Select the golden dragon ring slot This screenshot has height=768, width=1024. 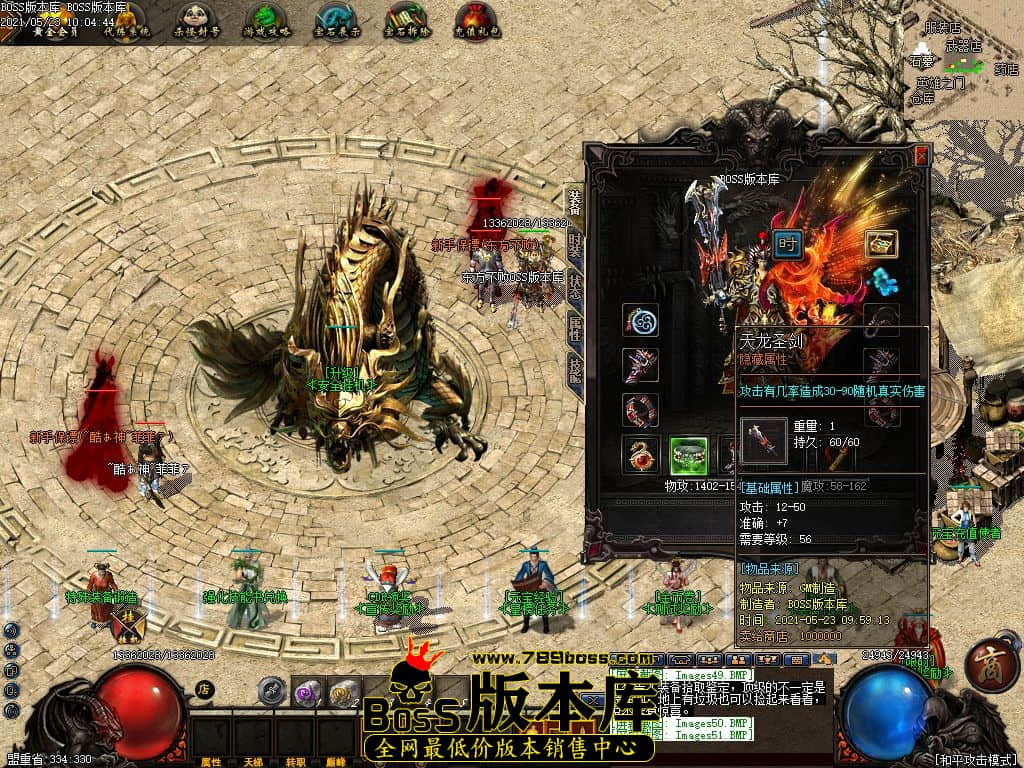[x=640, y=455]
